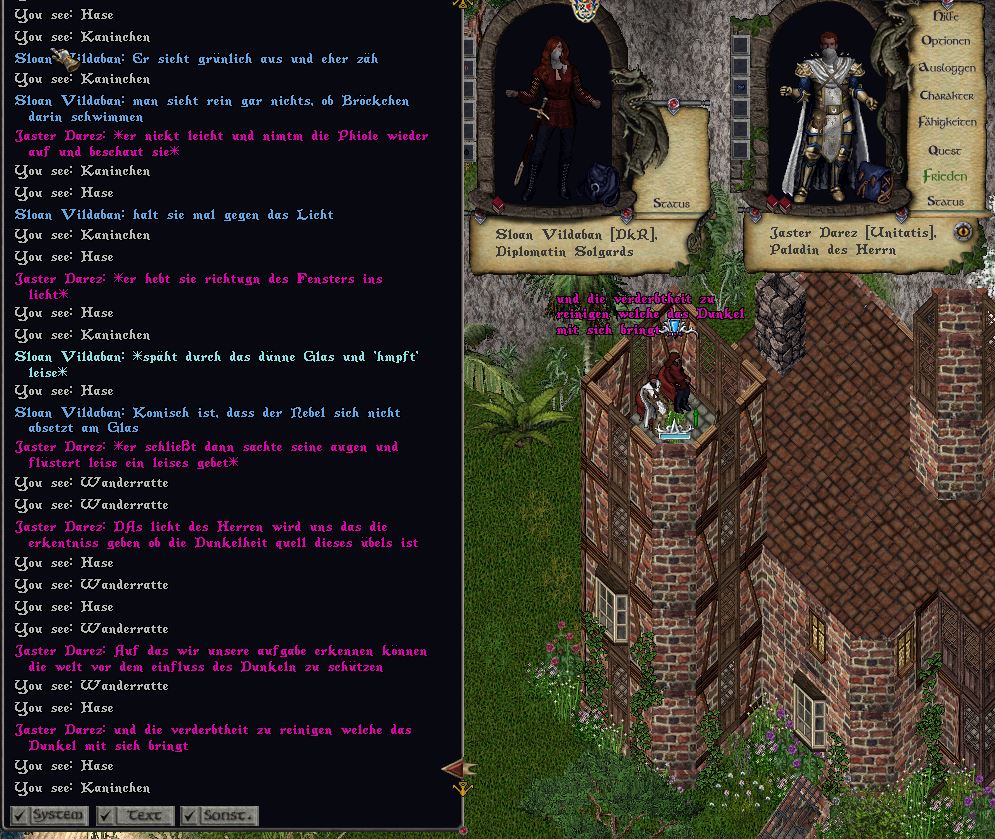The image size is (995, 839).
Task: Toggle the Sonst. journal filter checkbox
Action: point(189,815)
